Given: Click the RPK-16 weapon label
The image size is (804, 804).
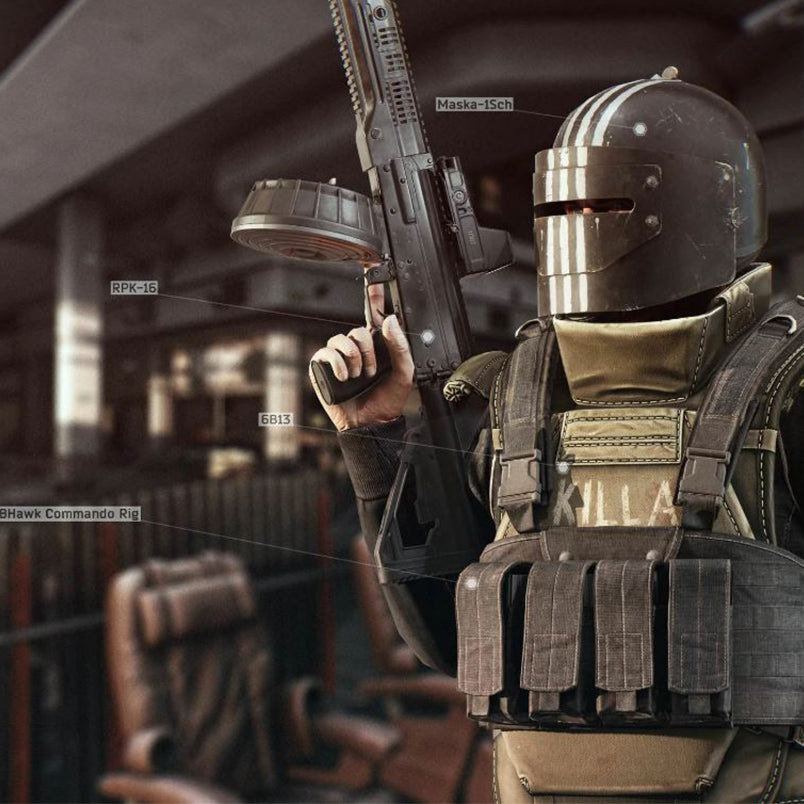Looking at the screenshot, I should pos(134,288).
